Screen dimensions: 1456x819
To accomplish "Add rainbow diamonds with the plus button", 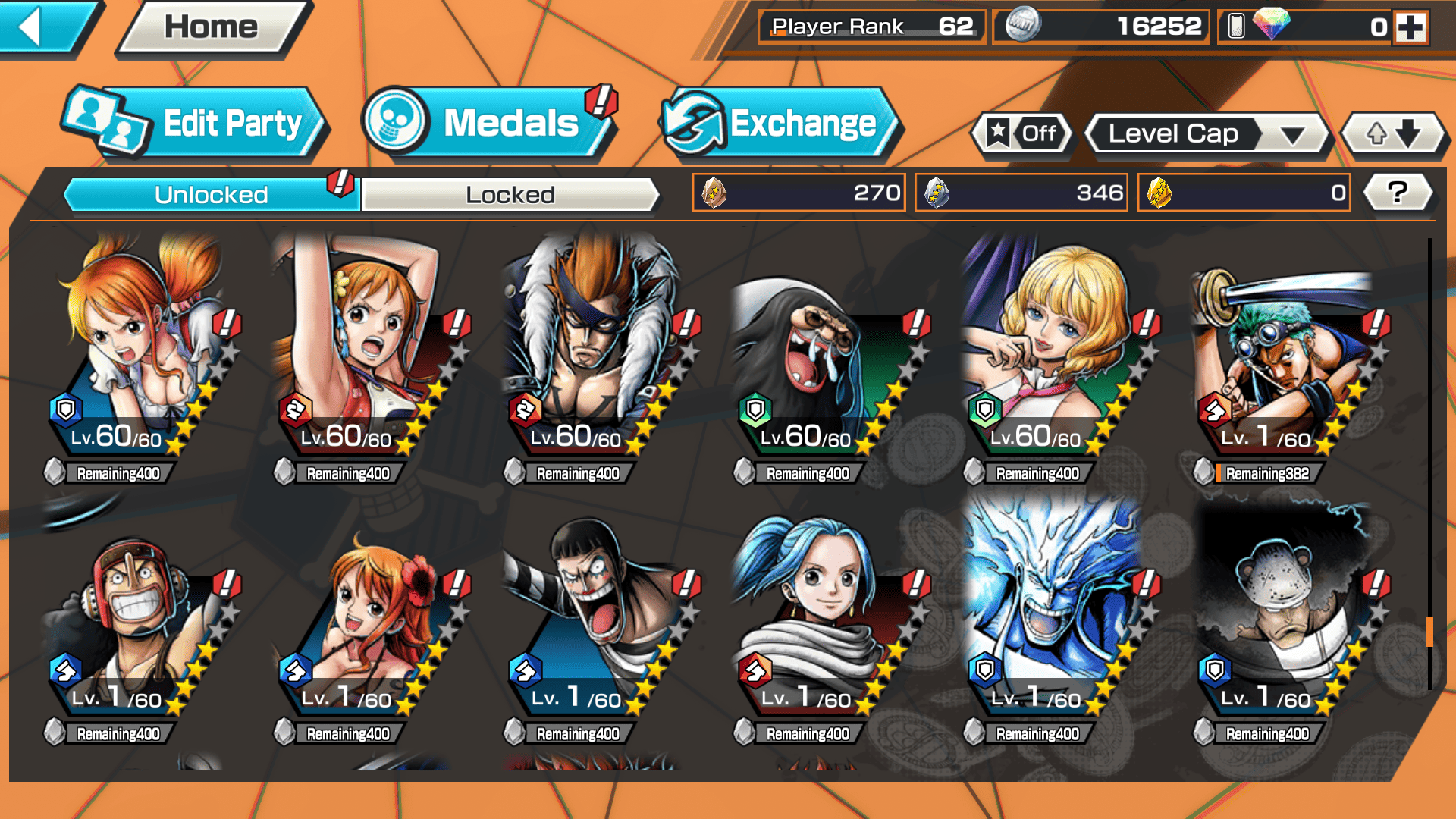I will 1410,27.
